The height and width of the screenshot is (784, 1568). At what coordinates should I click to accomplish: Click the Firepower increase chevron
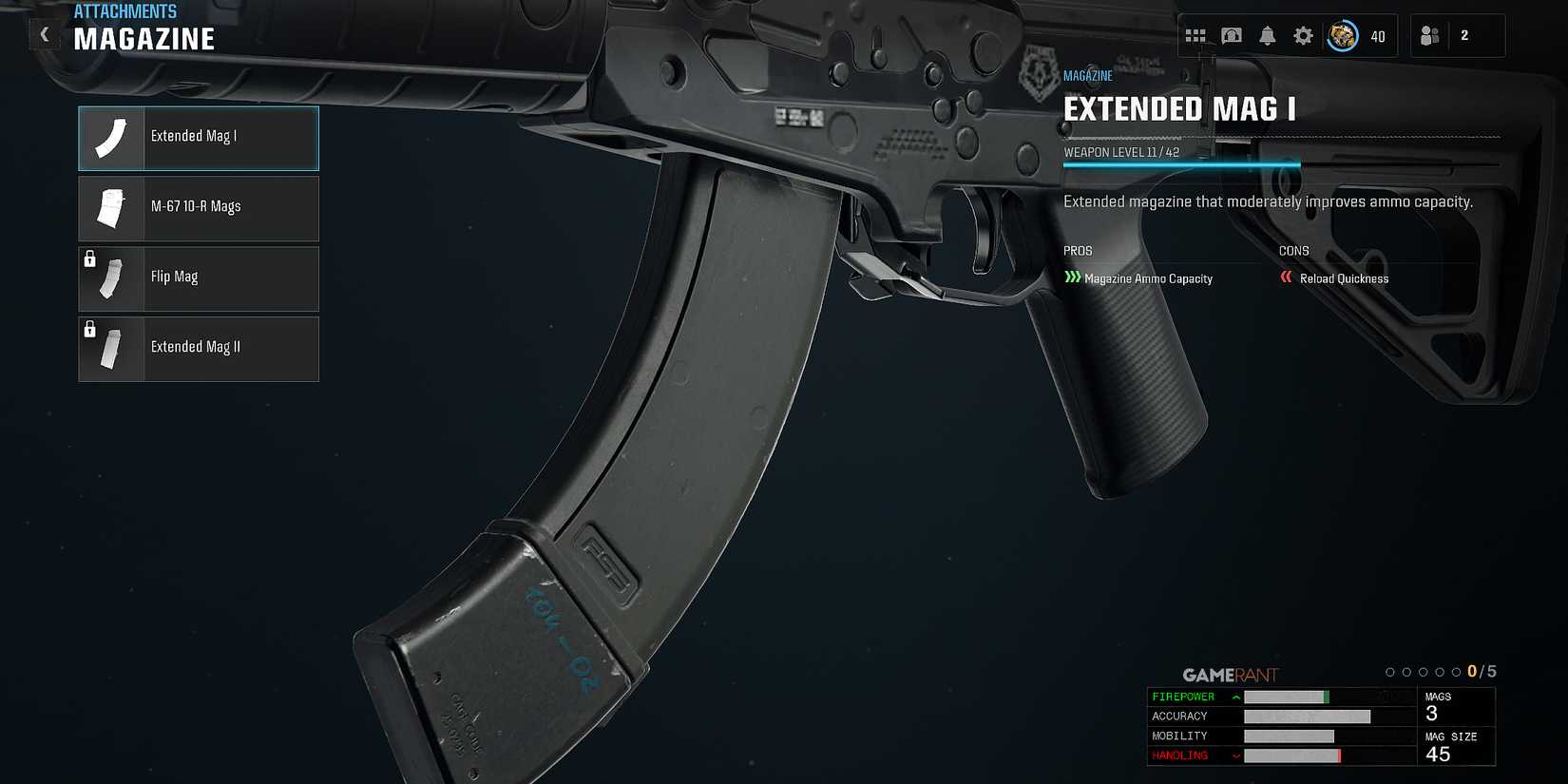[x=1234, y=697]
